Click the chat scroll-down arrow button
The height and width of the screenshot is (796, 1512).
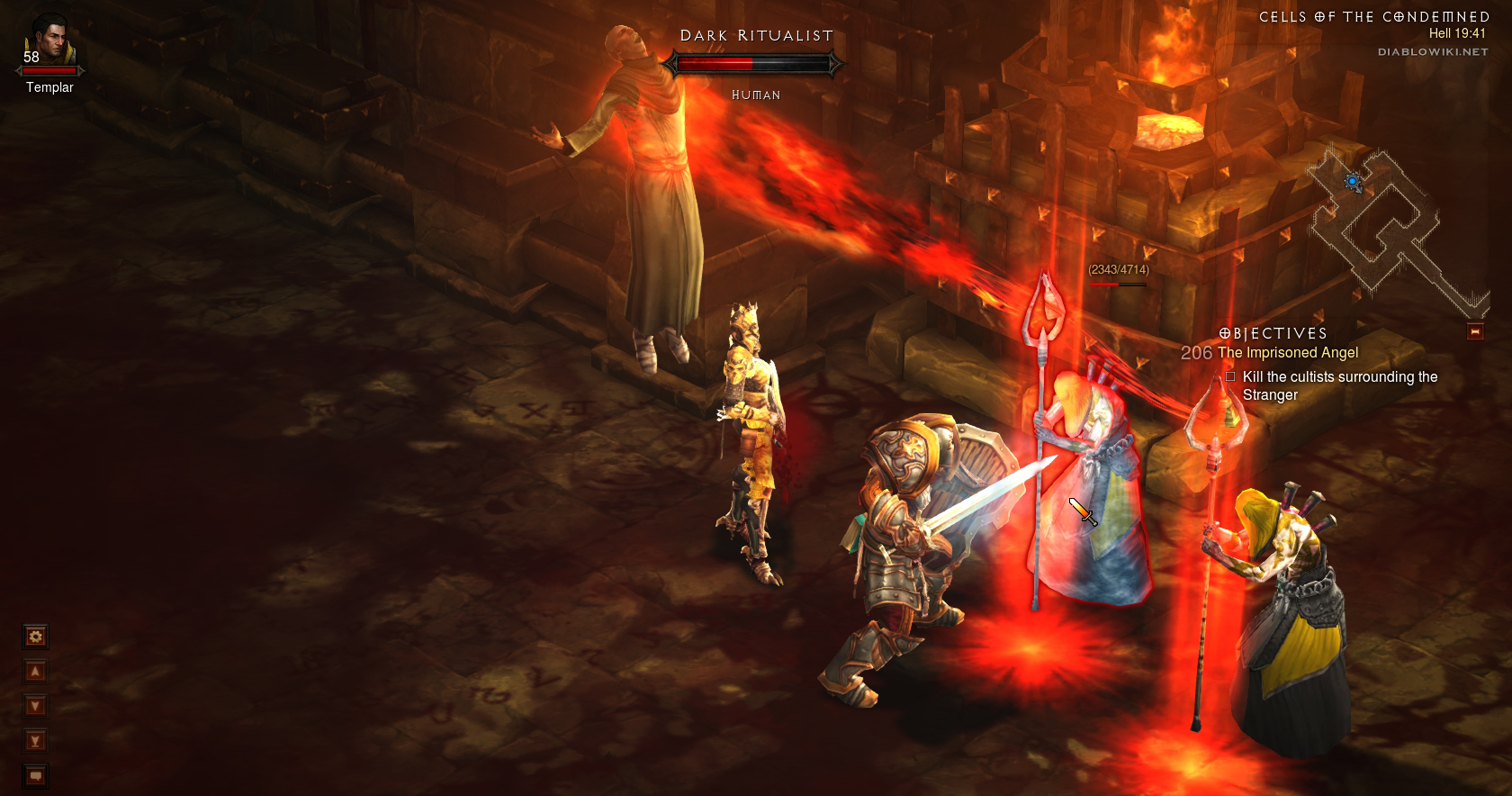point(35,706)
